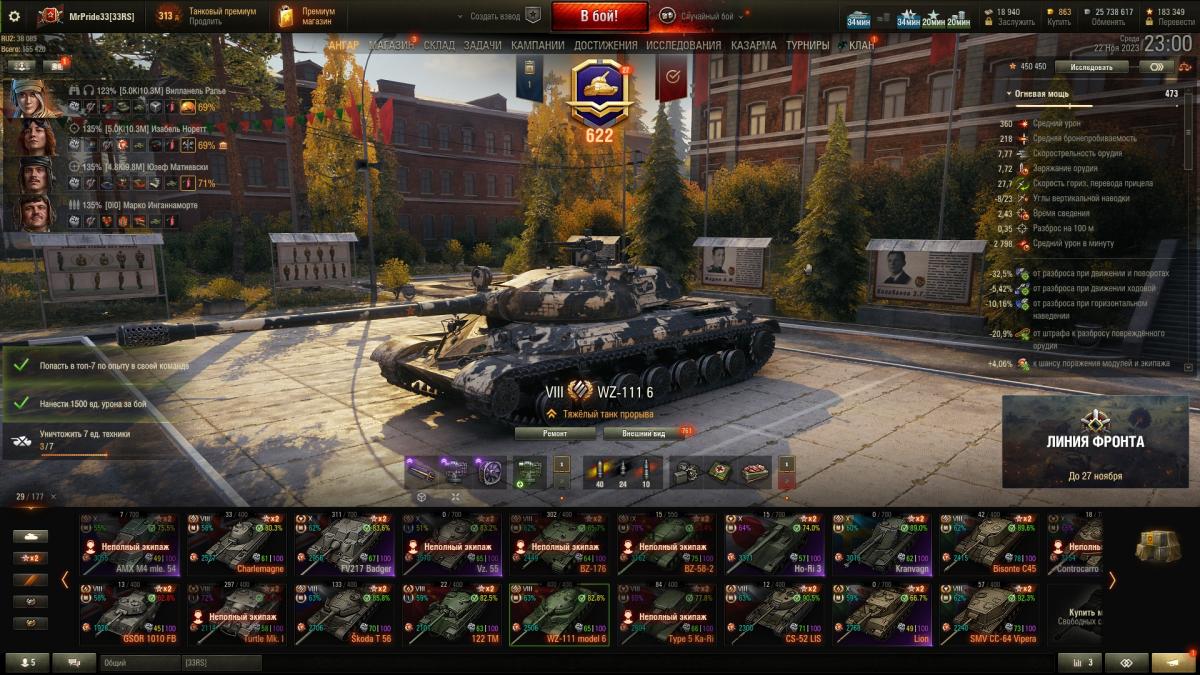Image resolution: width=1200 pixels, height=675 pixels.
Task: Go to the Задачи tab
Action: [482, 46]
